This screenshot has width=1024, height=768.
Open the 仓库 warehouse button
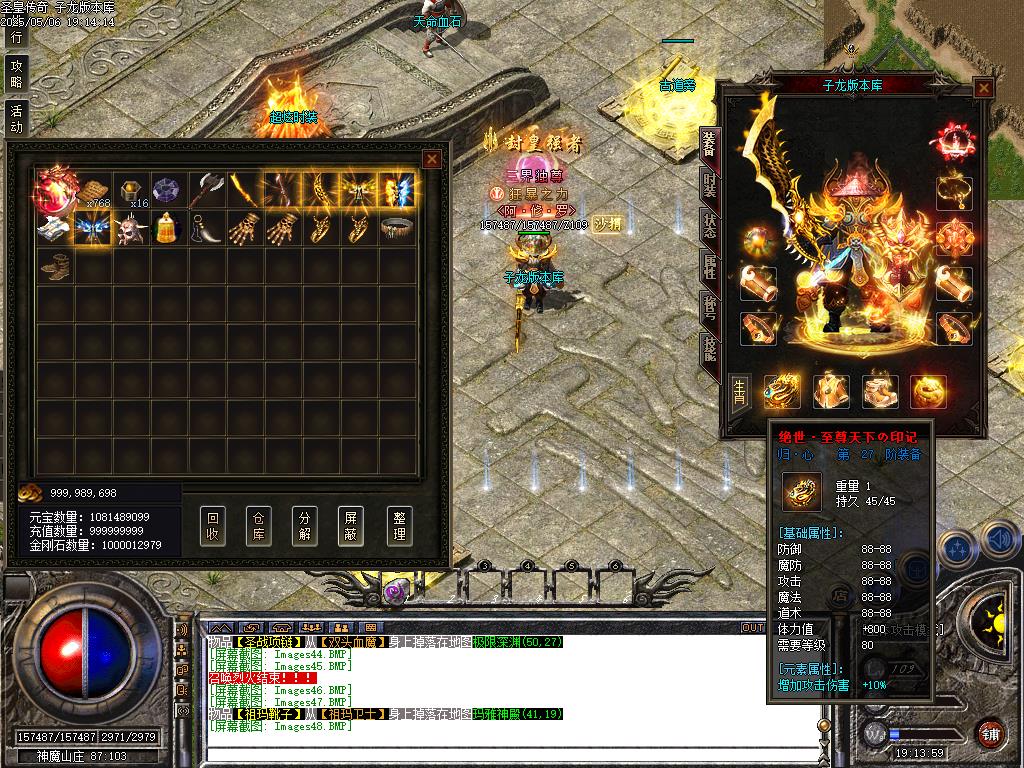[x=259, y=525]
